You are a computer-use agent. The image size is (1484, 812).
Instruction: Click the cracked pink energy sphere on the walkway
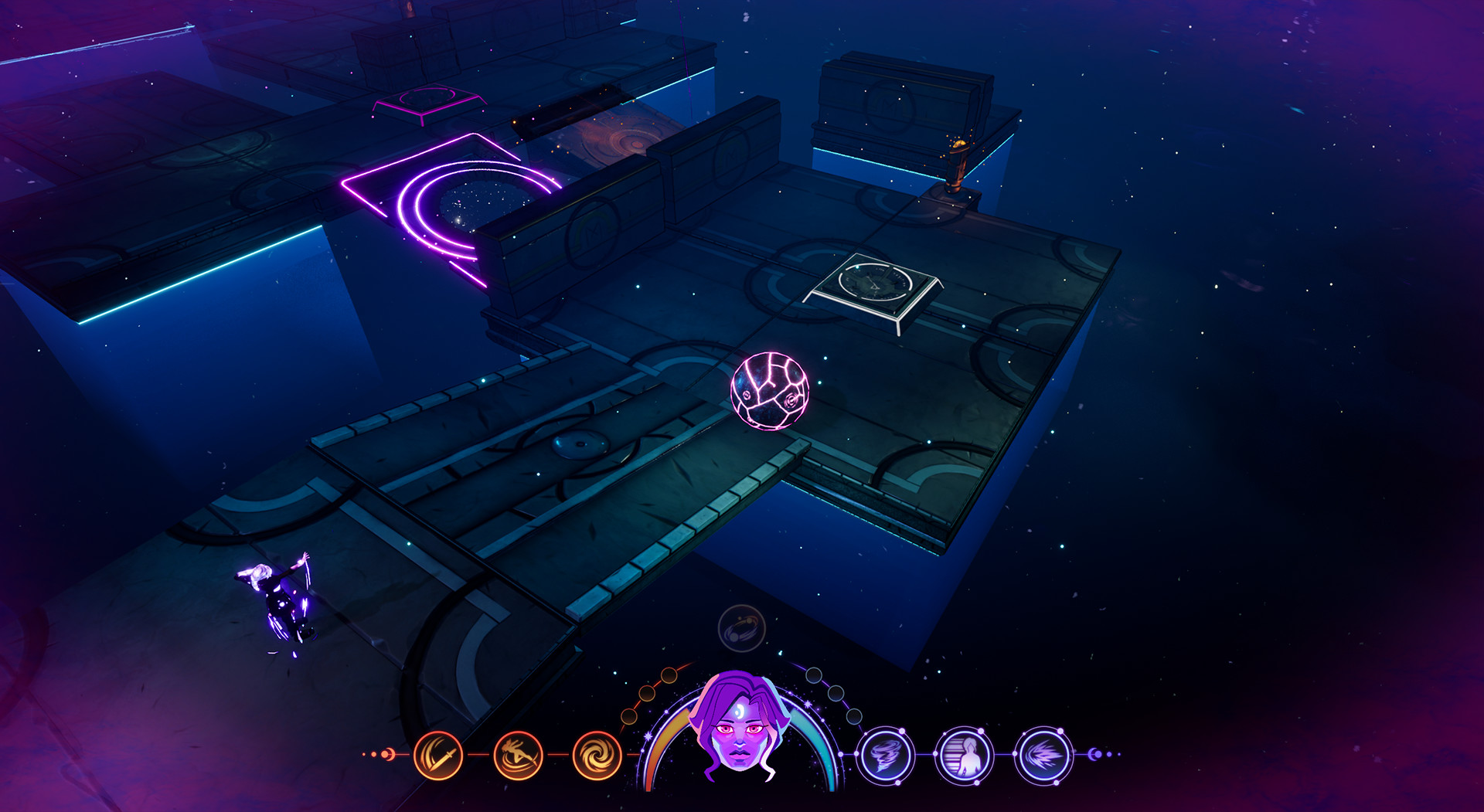(769, 390)
